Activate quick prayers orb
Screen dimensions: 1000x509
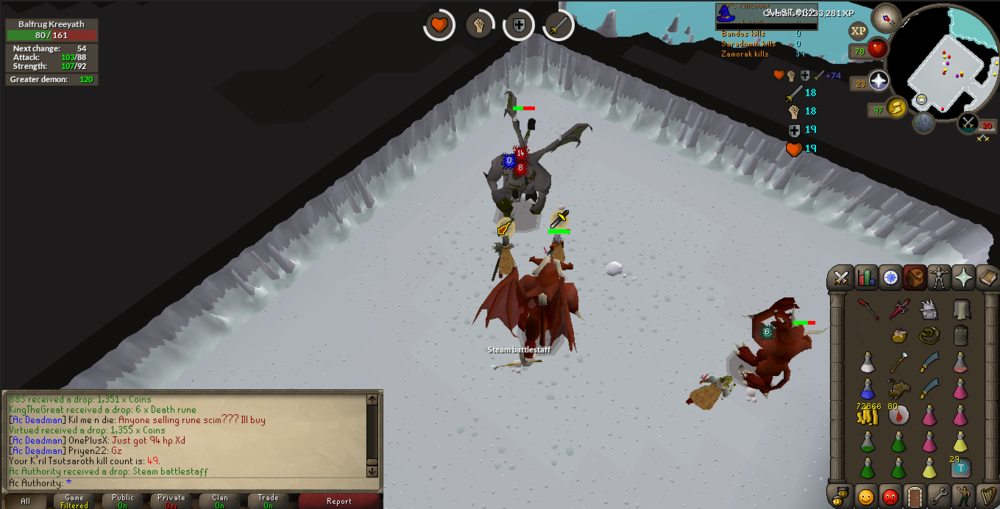tap(879, 82)
